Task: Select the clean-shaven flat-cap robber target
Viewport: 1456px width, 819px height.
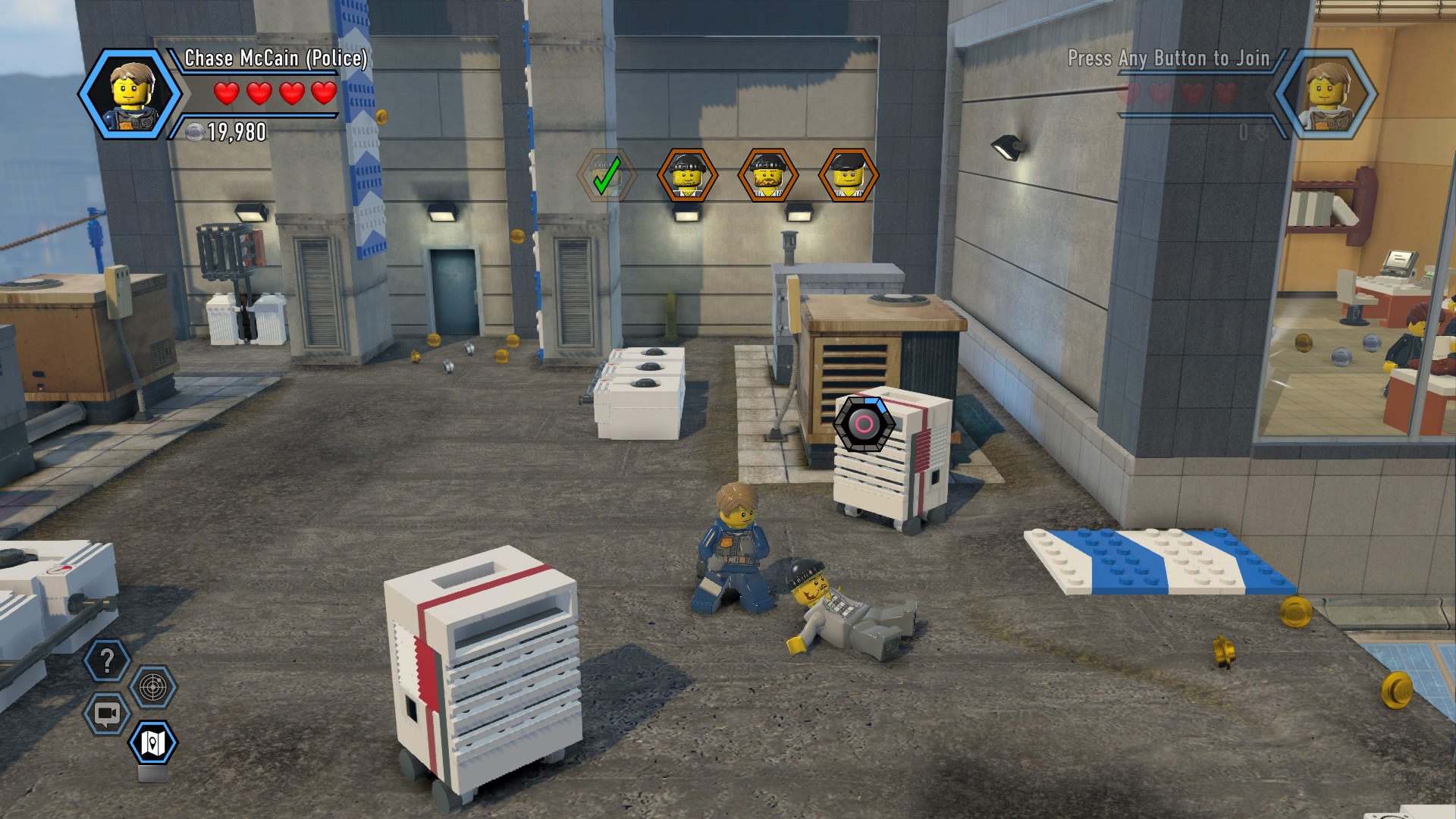Action: coord(849,175)
